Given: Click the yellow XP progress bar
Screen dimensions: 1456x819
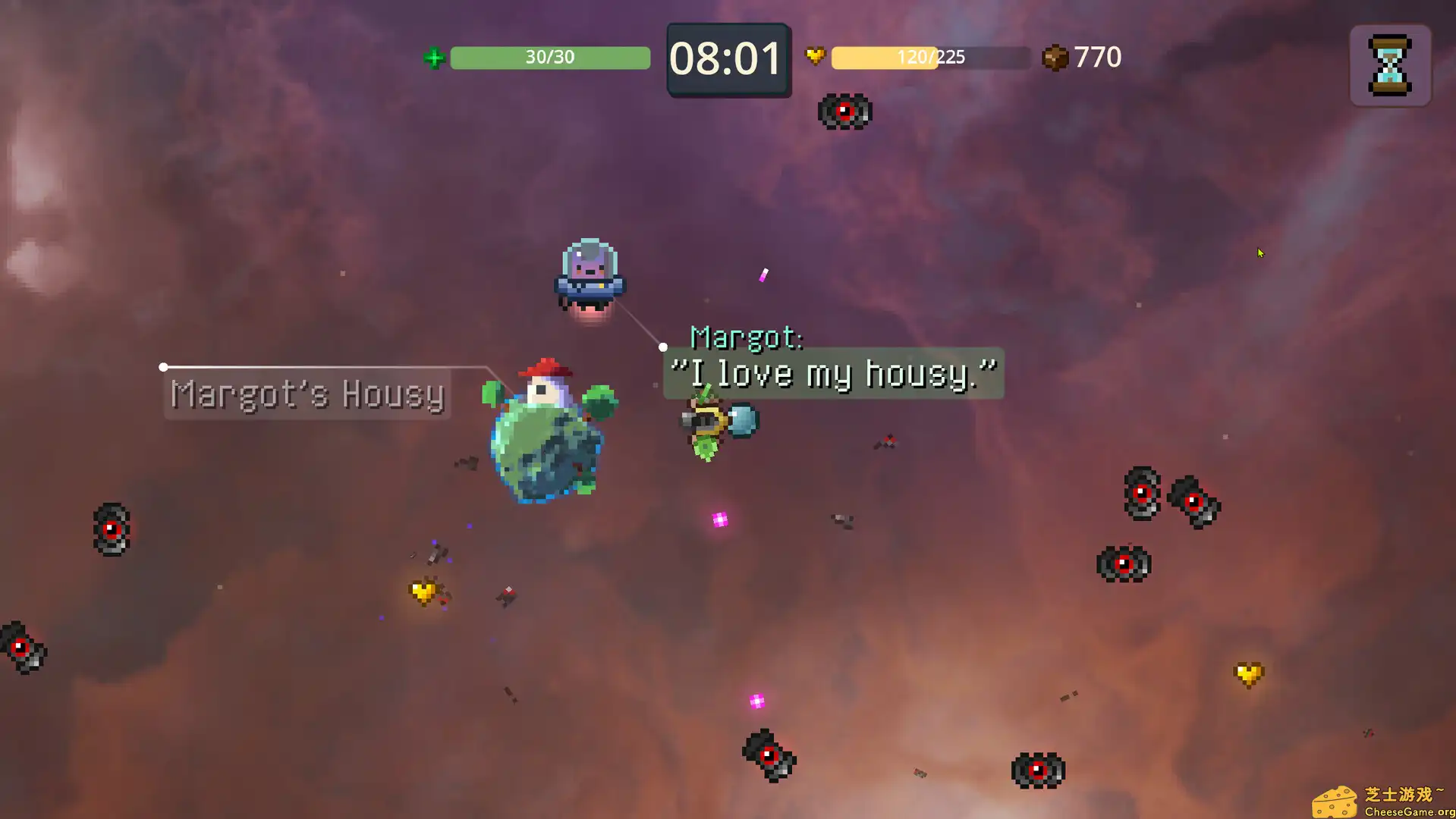Looking at the screenshot, I should (929, 57).
